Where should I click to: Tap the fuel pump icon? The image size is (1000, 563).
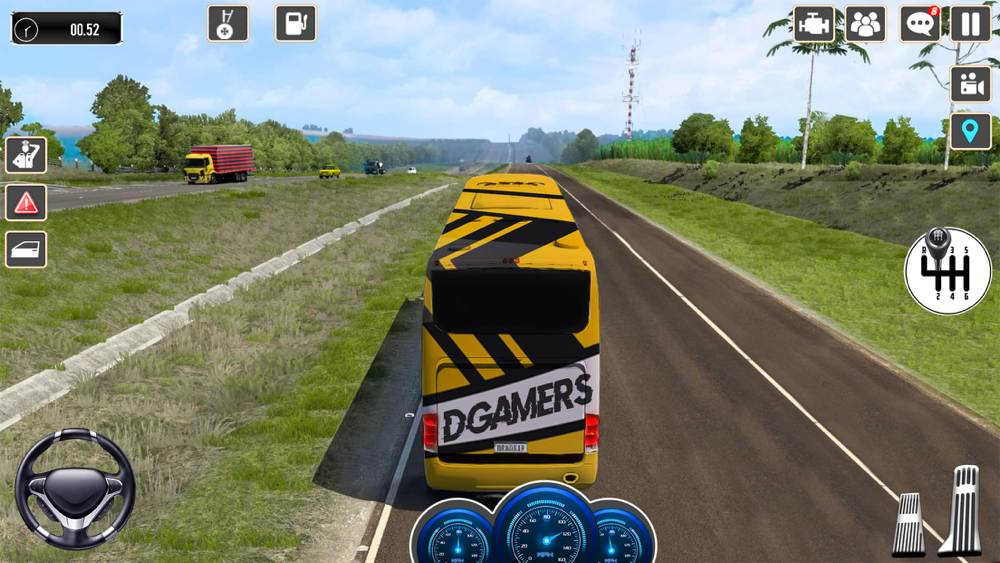coord(296,23)
